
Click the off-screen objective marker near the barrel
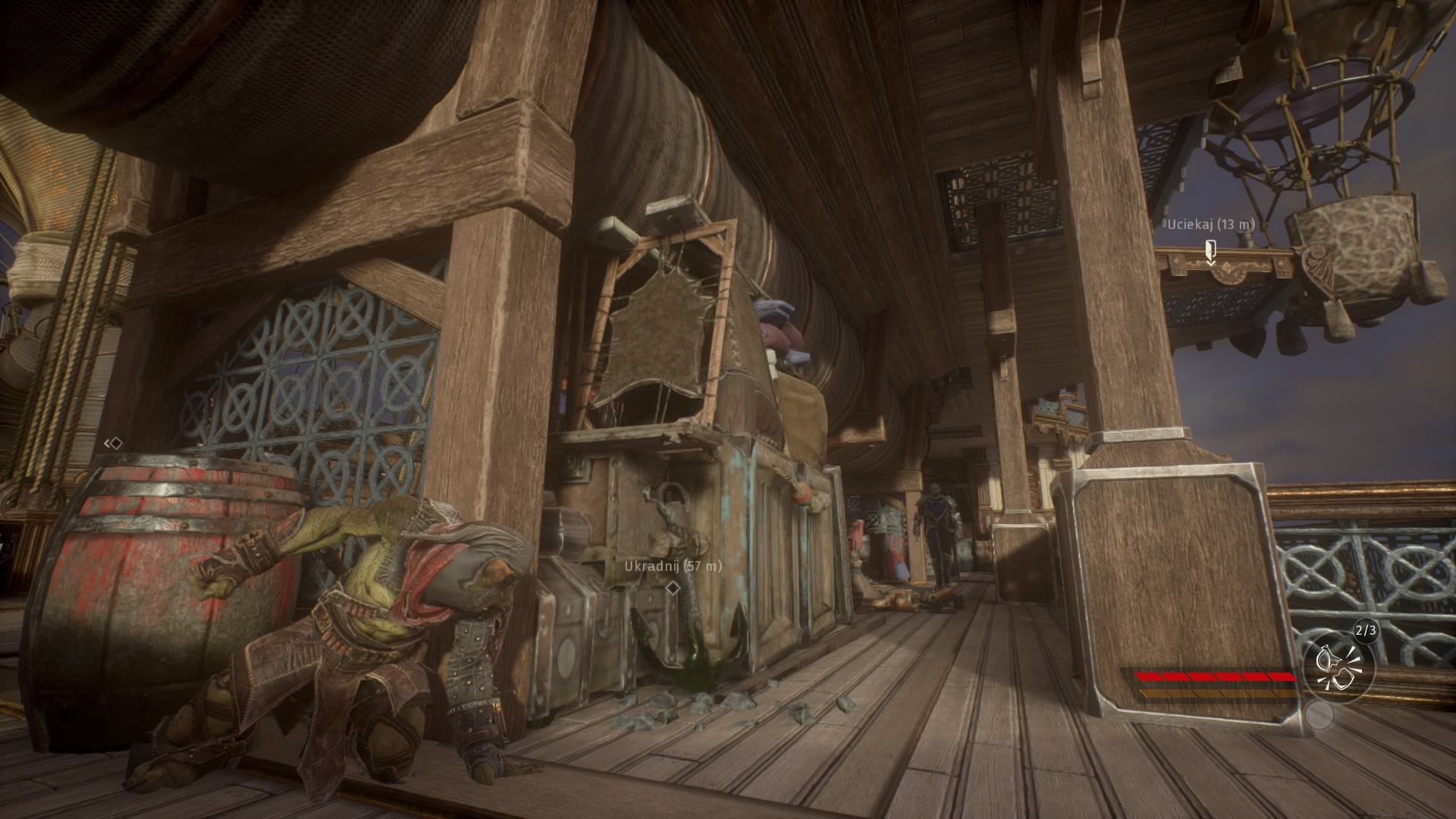click(x=114, y=443)
